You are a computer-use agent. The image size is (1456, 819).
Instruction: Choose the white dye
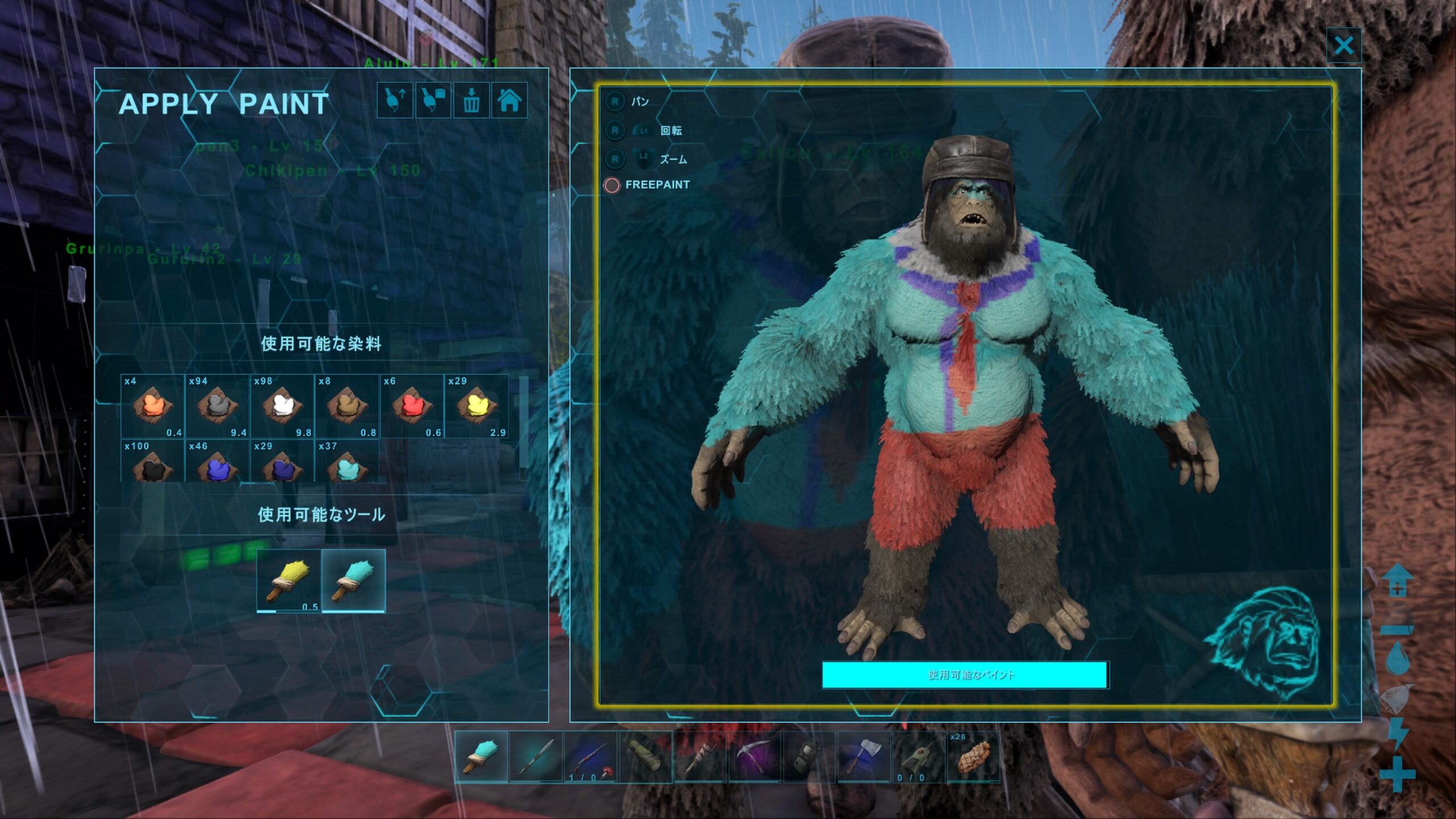pos(282,406)
